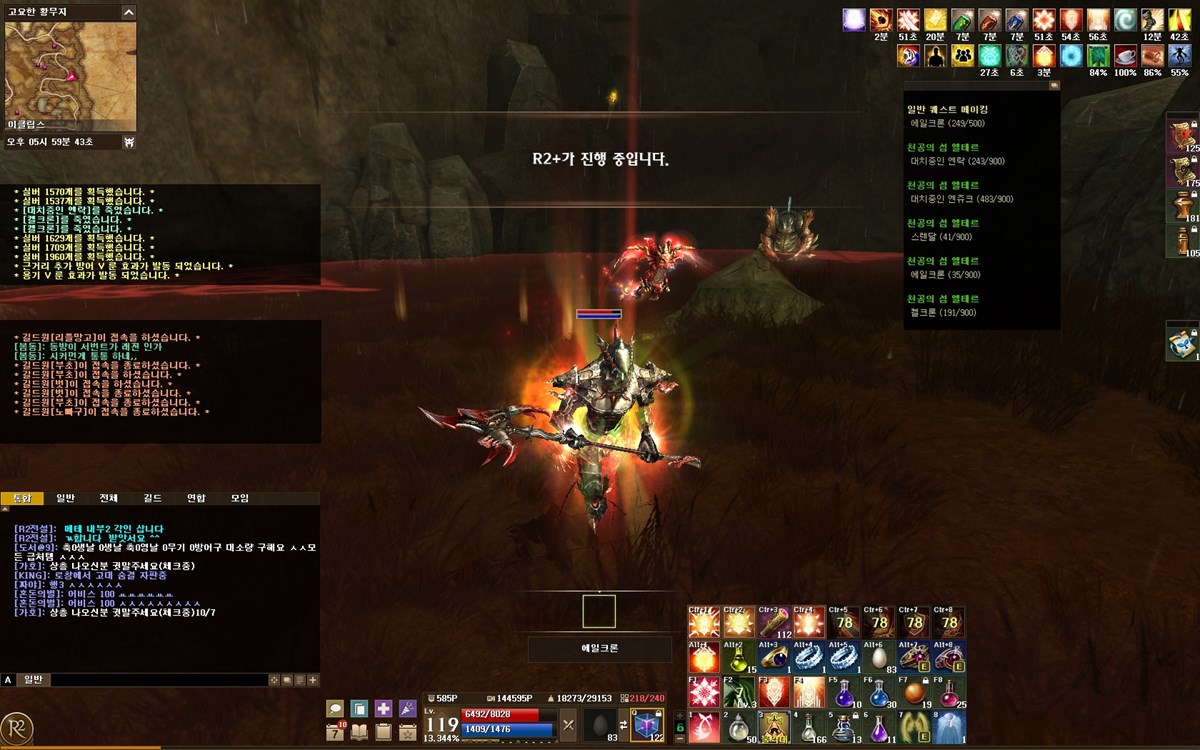
Task: Click the minimap of 고요한 황무지
Action: [70, 75]
